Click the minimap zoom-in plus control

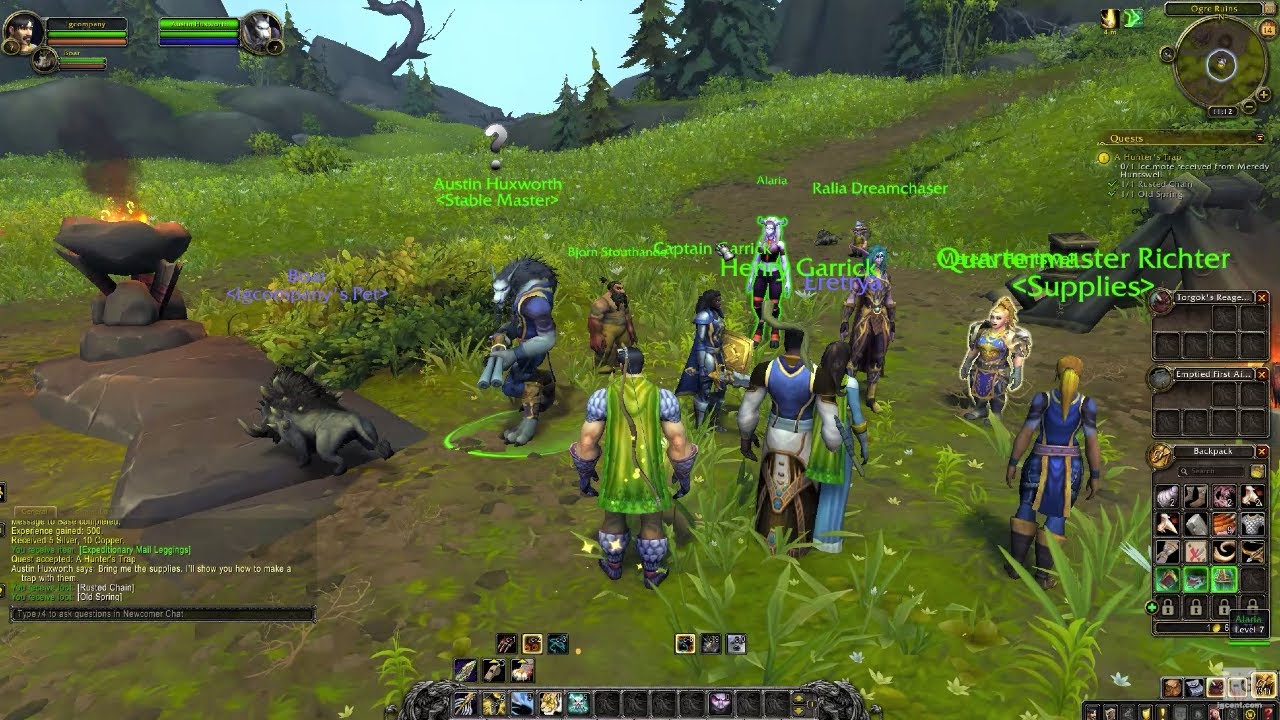click(1264, 95)
